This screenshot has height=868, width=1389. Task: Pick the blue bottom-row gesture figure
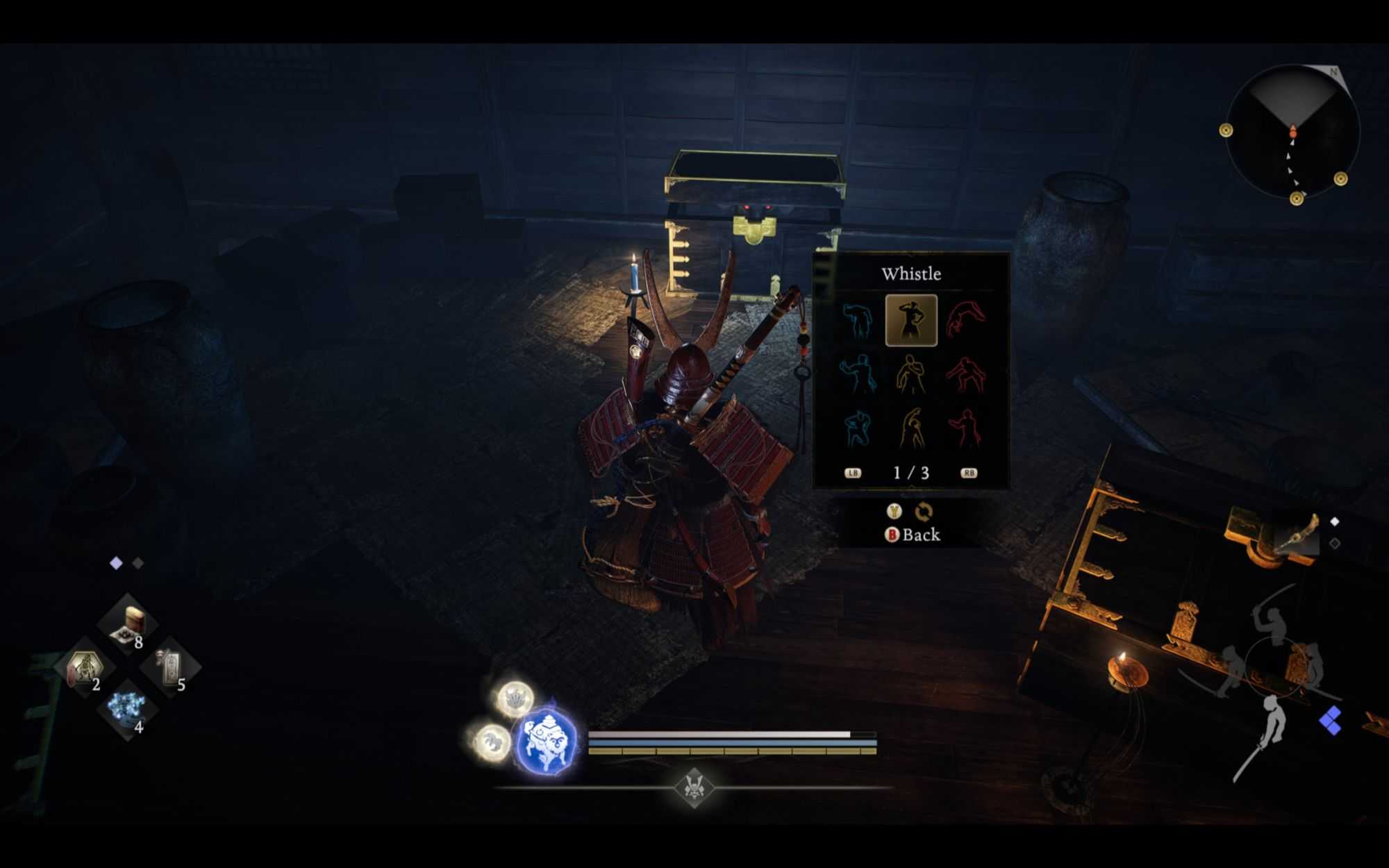858,428
